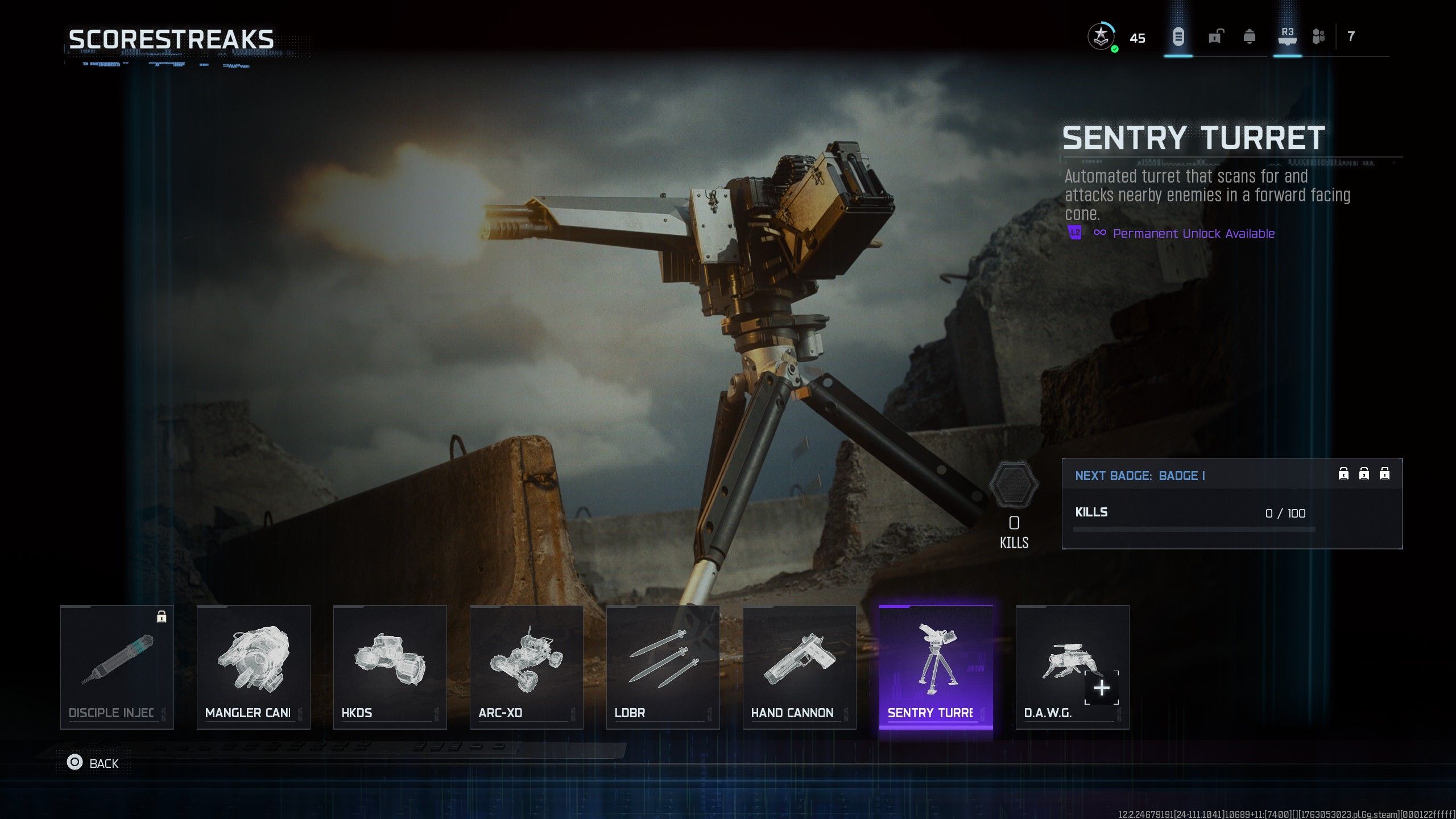The height and width of the screenshot is (819, 1456).
Task: Click the Permanent Unlock Available link
Action: [x=1193, y=234]
